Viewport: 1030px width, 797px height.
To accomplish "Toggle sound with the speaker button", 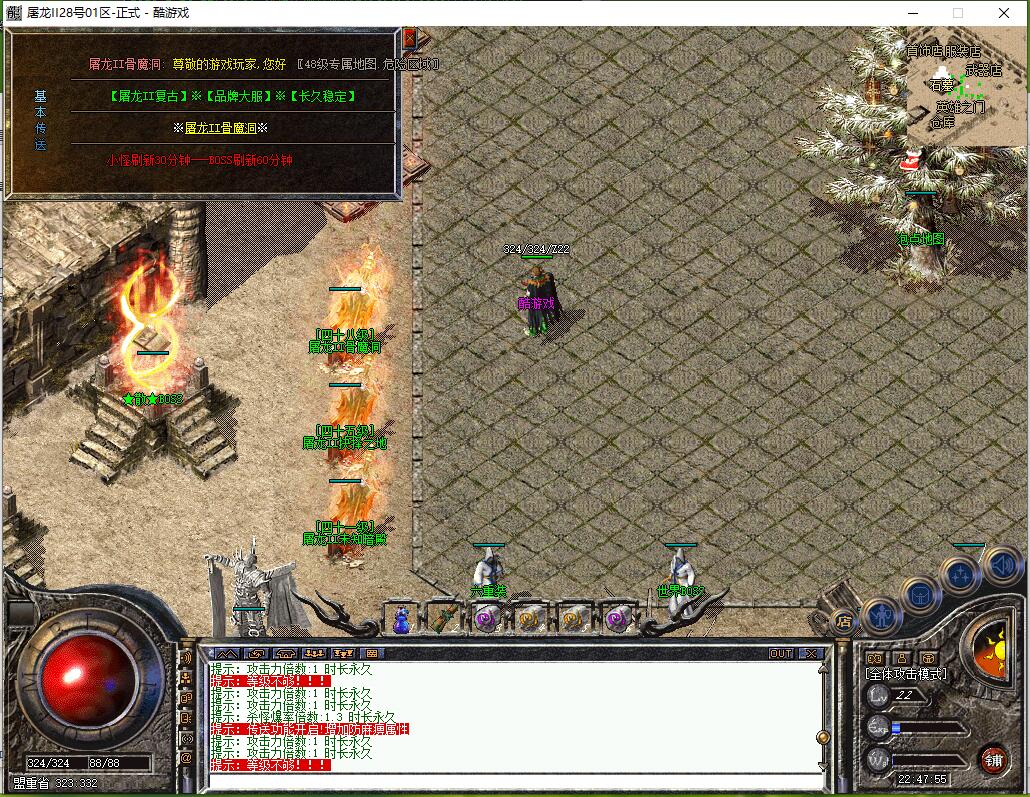I will coord(1000,565).
